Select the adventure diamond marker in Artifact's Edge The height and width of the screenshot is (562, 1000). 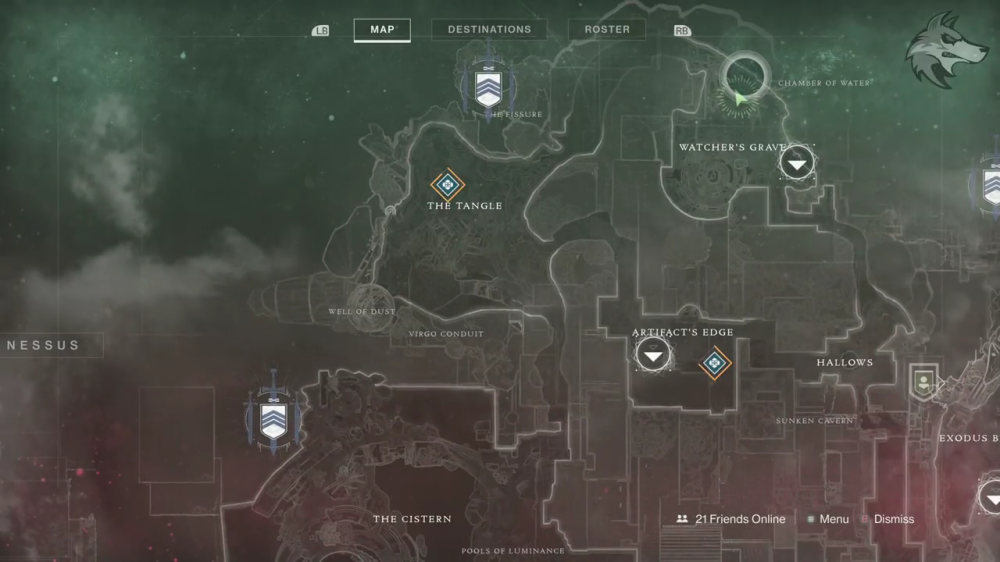715,363
